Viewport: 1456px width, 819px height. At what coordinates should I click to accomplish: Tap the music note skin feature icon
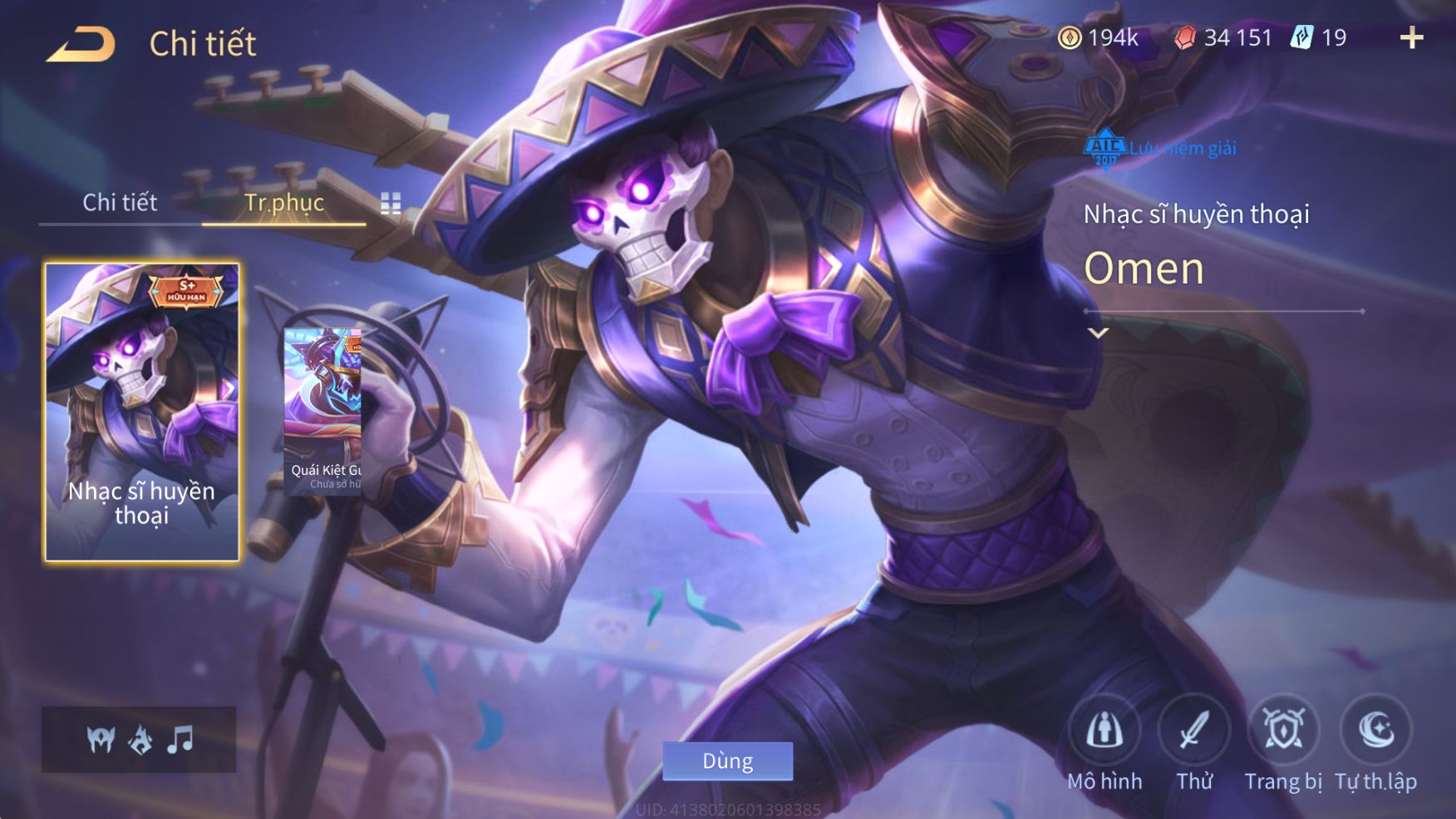[x=180, y=738]
